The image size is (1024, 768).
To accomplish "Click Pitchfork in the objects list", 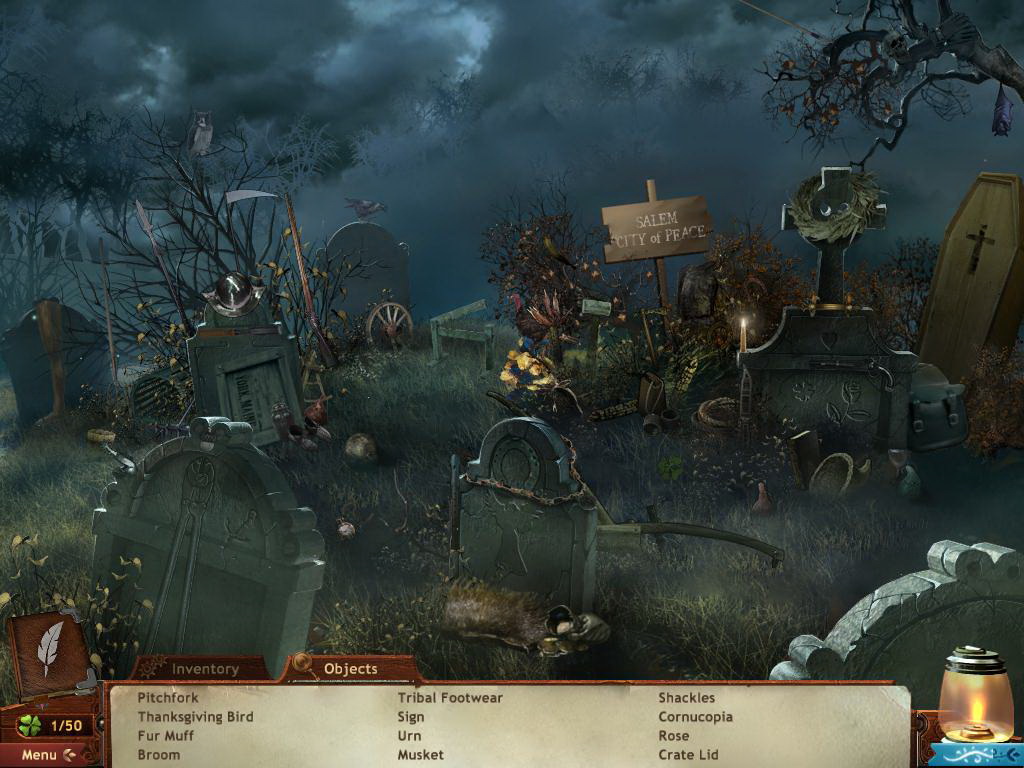I will (x=168, y=698).
